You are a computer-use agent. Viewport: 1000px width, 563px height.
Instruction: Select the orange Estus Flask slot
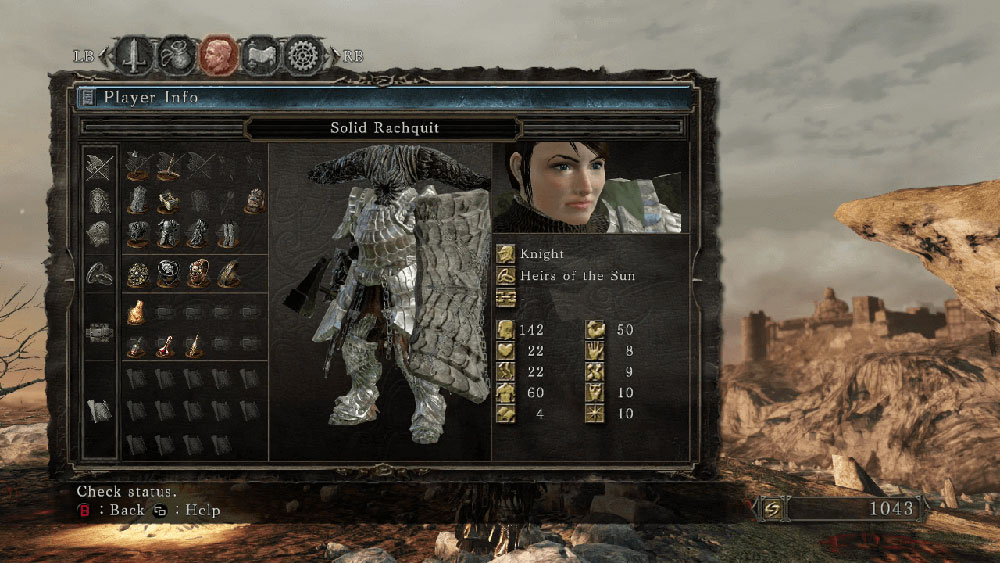[x=136, y=312]
